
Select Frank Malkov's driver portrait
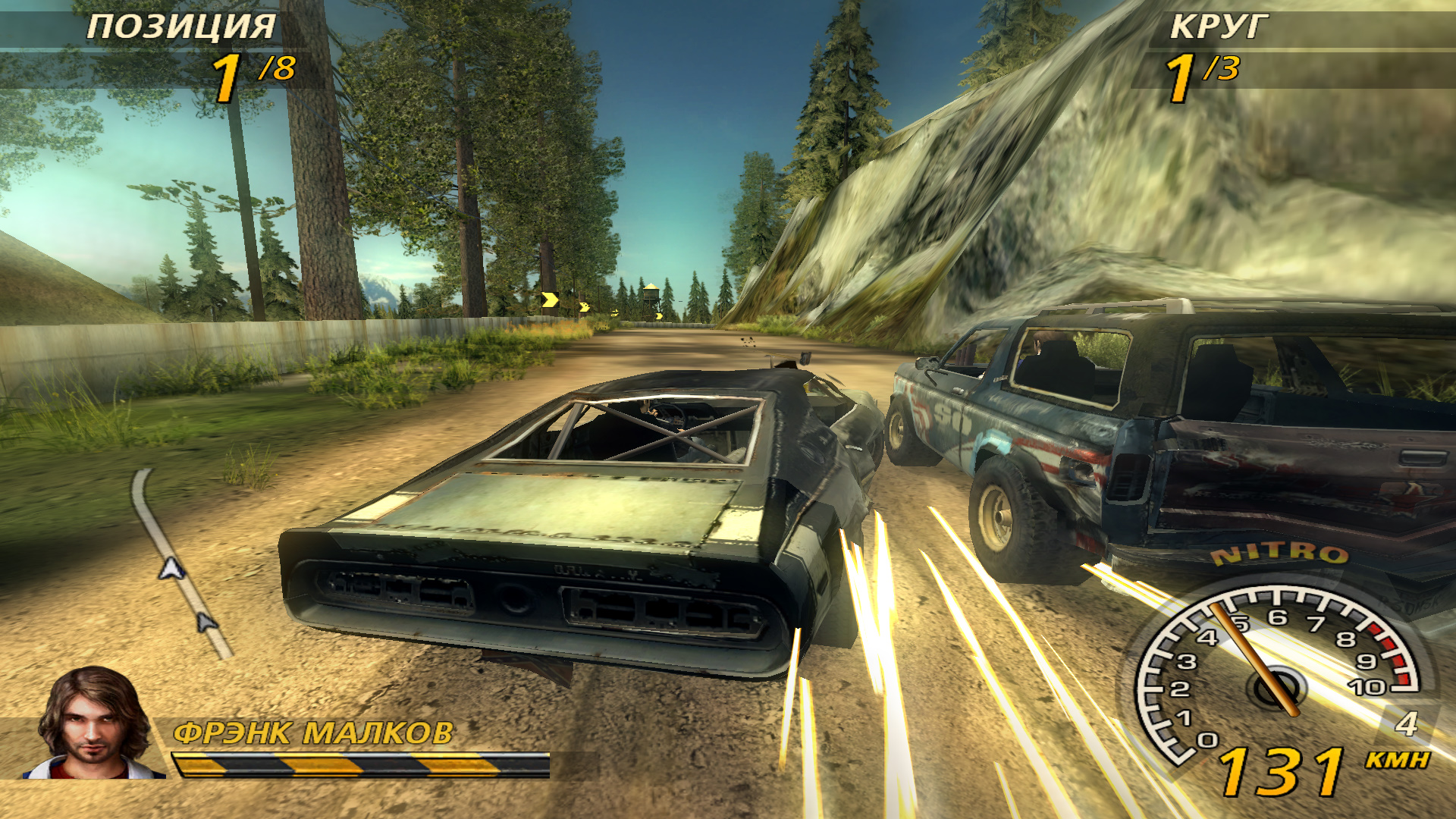93,724
